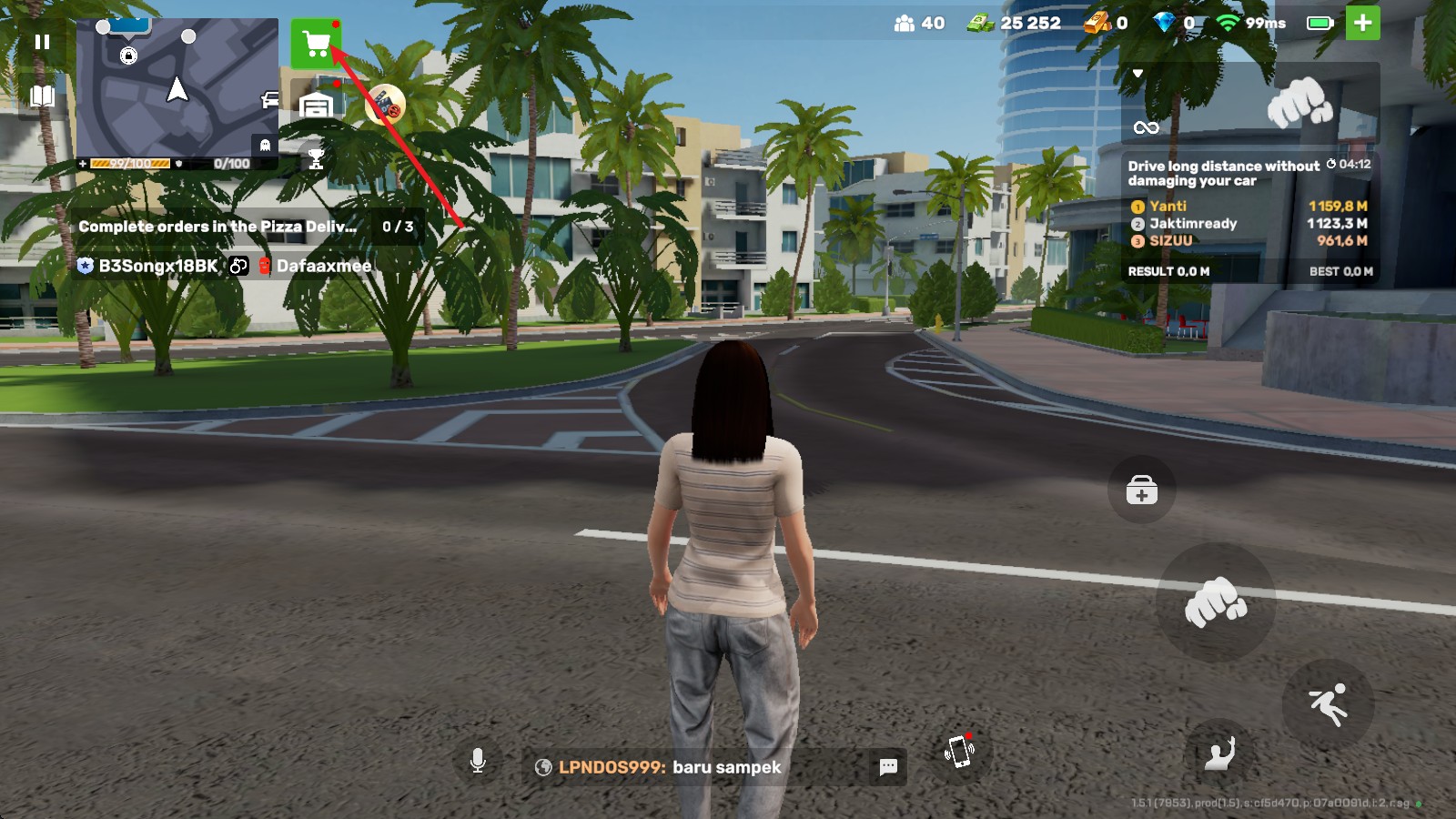Viewport: 1456px width, 819px height.
Task: Open the long distance driving challenge leaderboard
Action: (1249, 218)
